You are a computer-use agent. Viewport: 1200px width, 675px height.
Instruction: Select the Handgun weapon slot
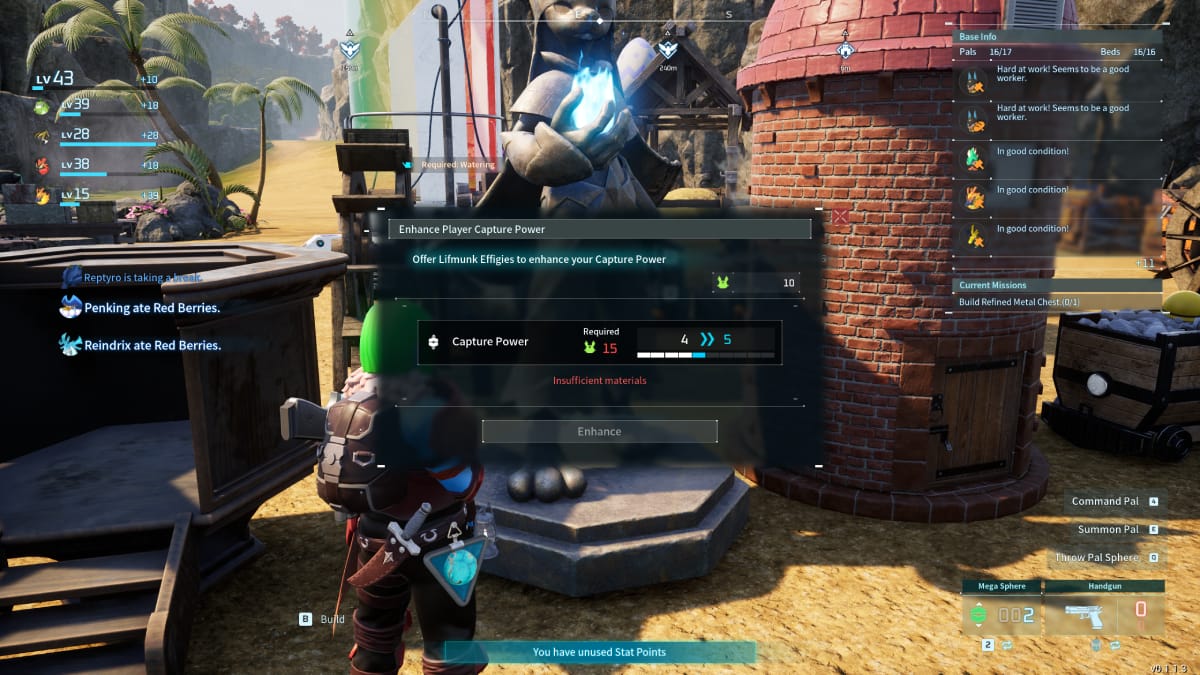pos(1104,609)
